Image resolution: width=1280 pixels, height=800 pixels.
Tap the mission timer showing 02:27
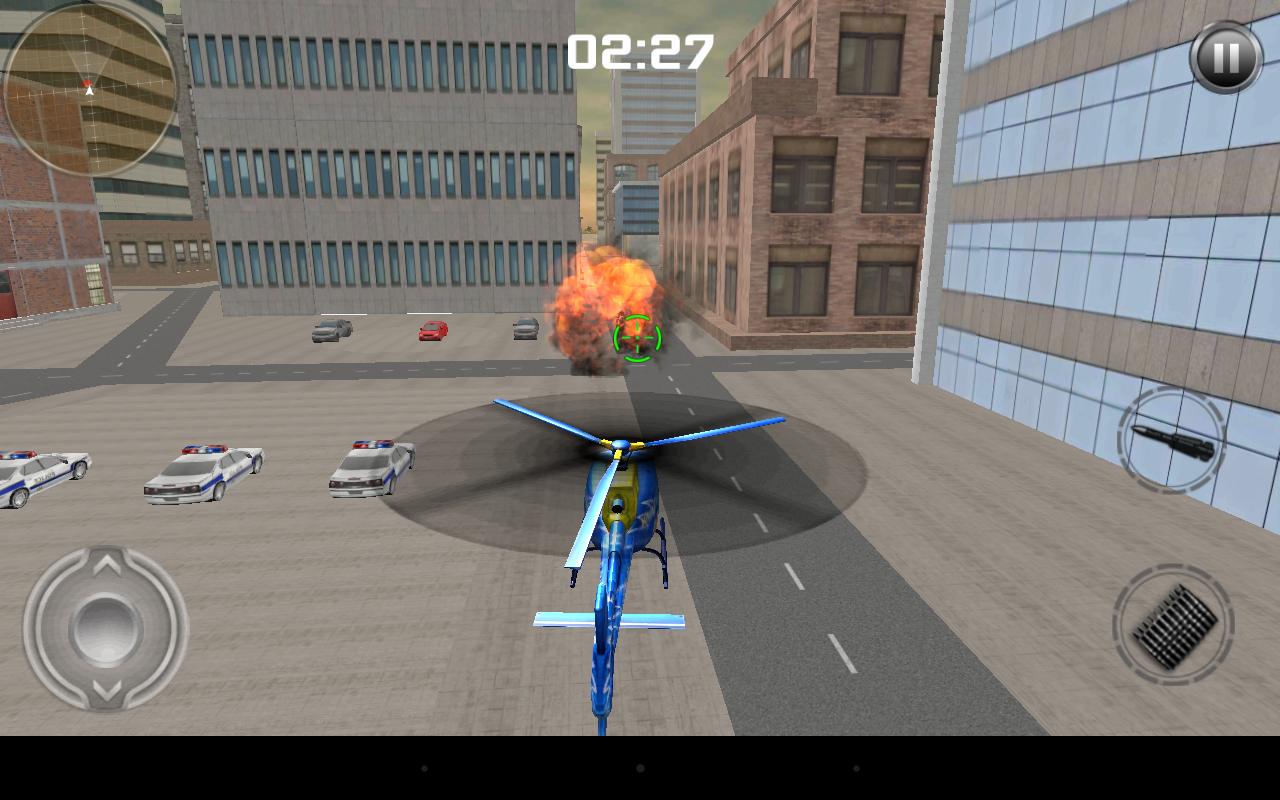[640, 50]
